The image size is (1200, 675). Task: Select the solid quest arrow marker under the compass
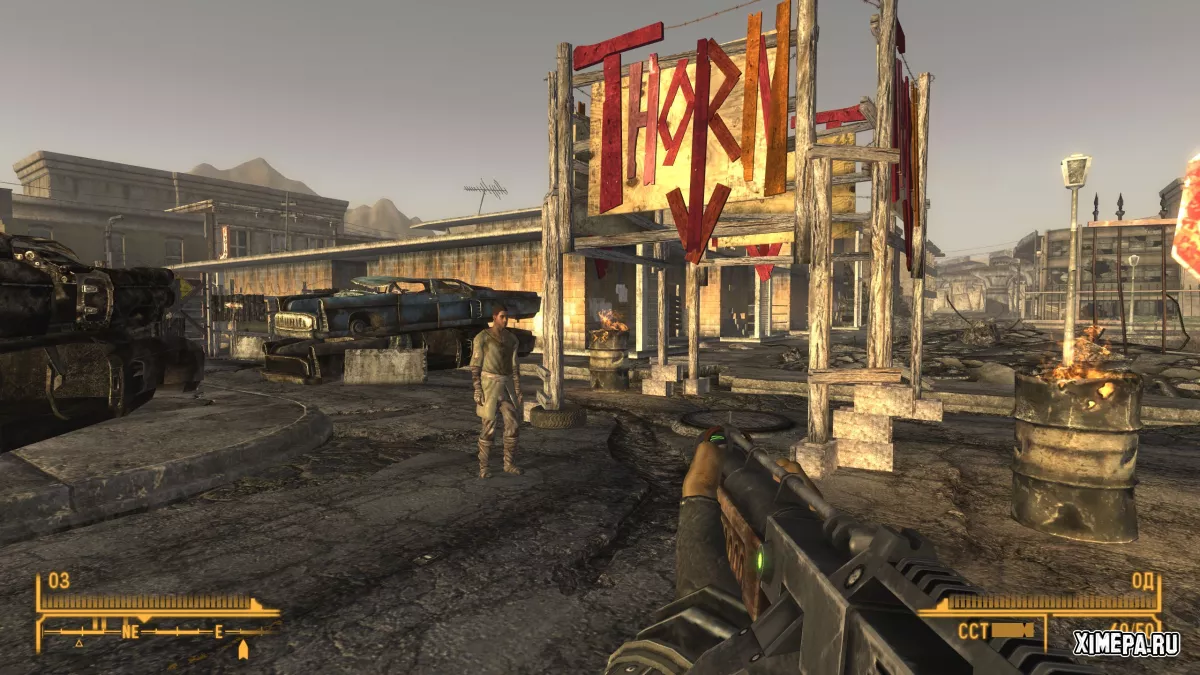point(242,649)
